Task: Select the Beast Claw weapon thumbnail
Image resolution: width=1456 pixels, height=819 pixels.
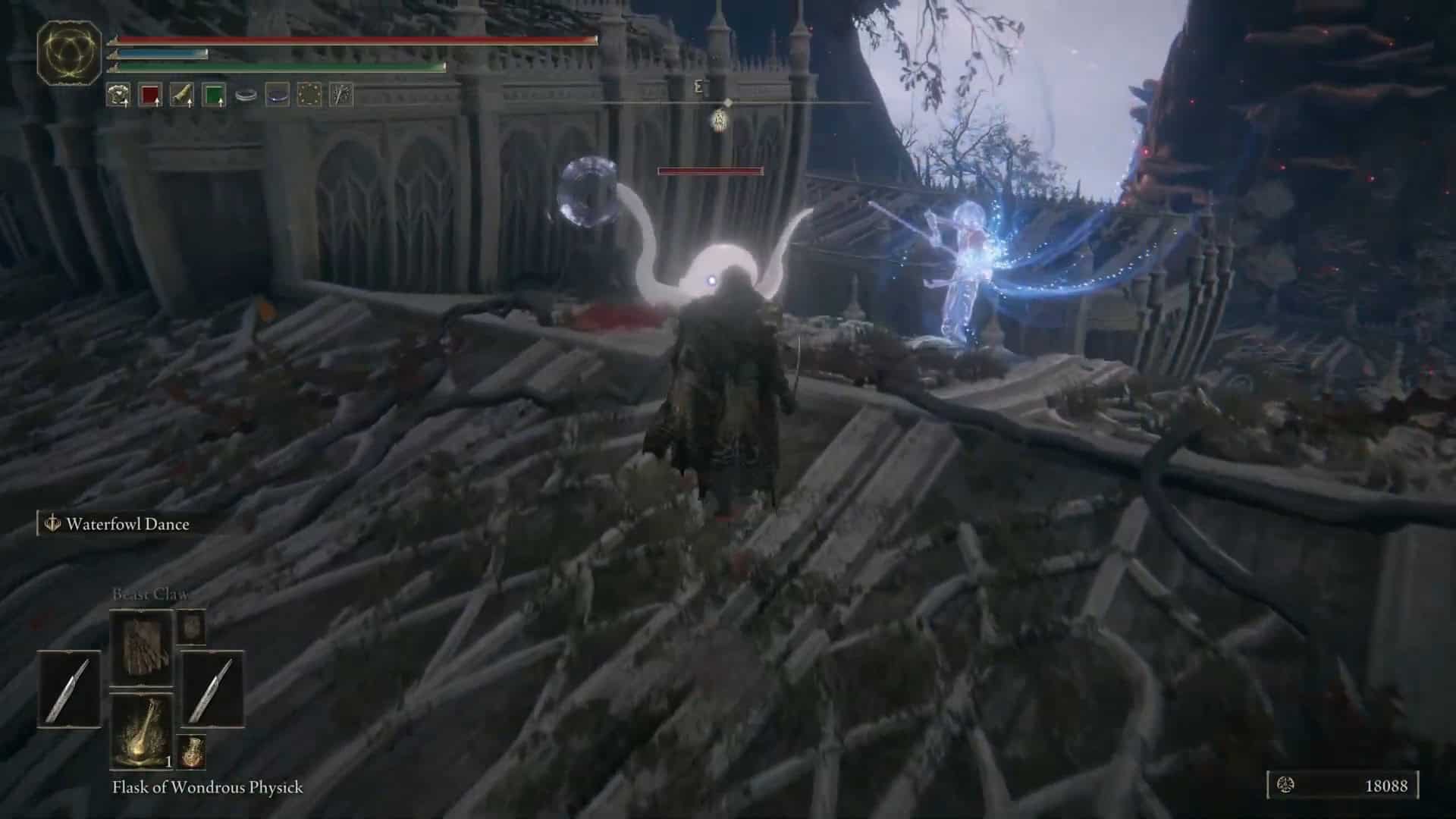Action: pyautogui.click(x=144, y=646)
